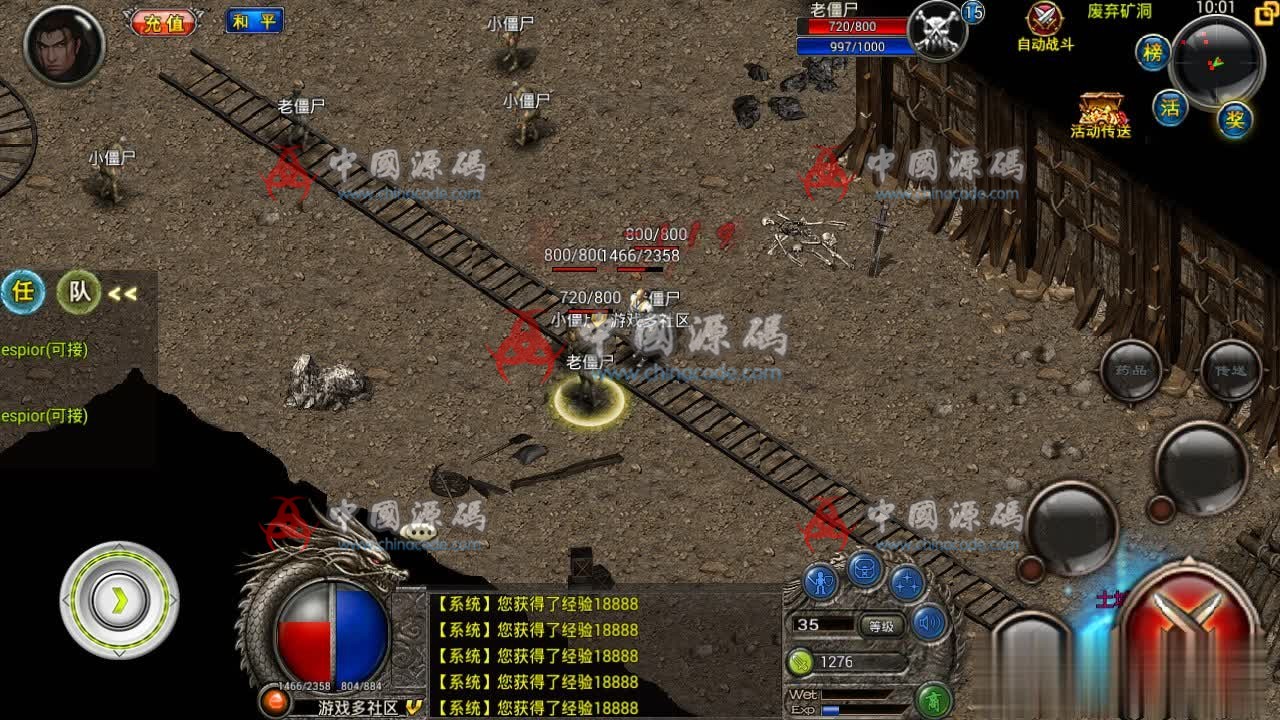Toggle the 和平 peace attack mode

(x=254, y=21)
